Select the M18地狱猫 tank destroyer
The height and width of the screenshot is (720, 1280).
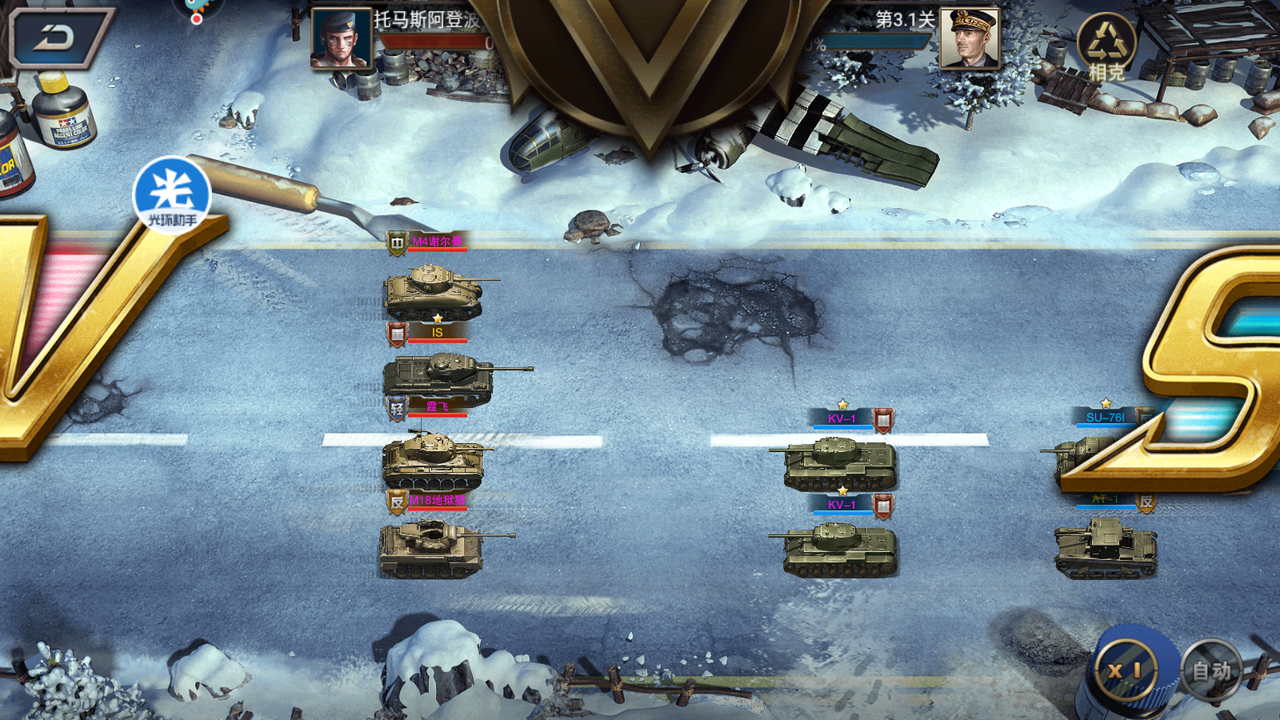click(430, 545)
